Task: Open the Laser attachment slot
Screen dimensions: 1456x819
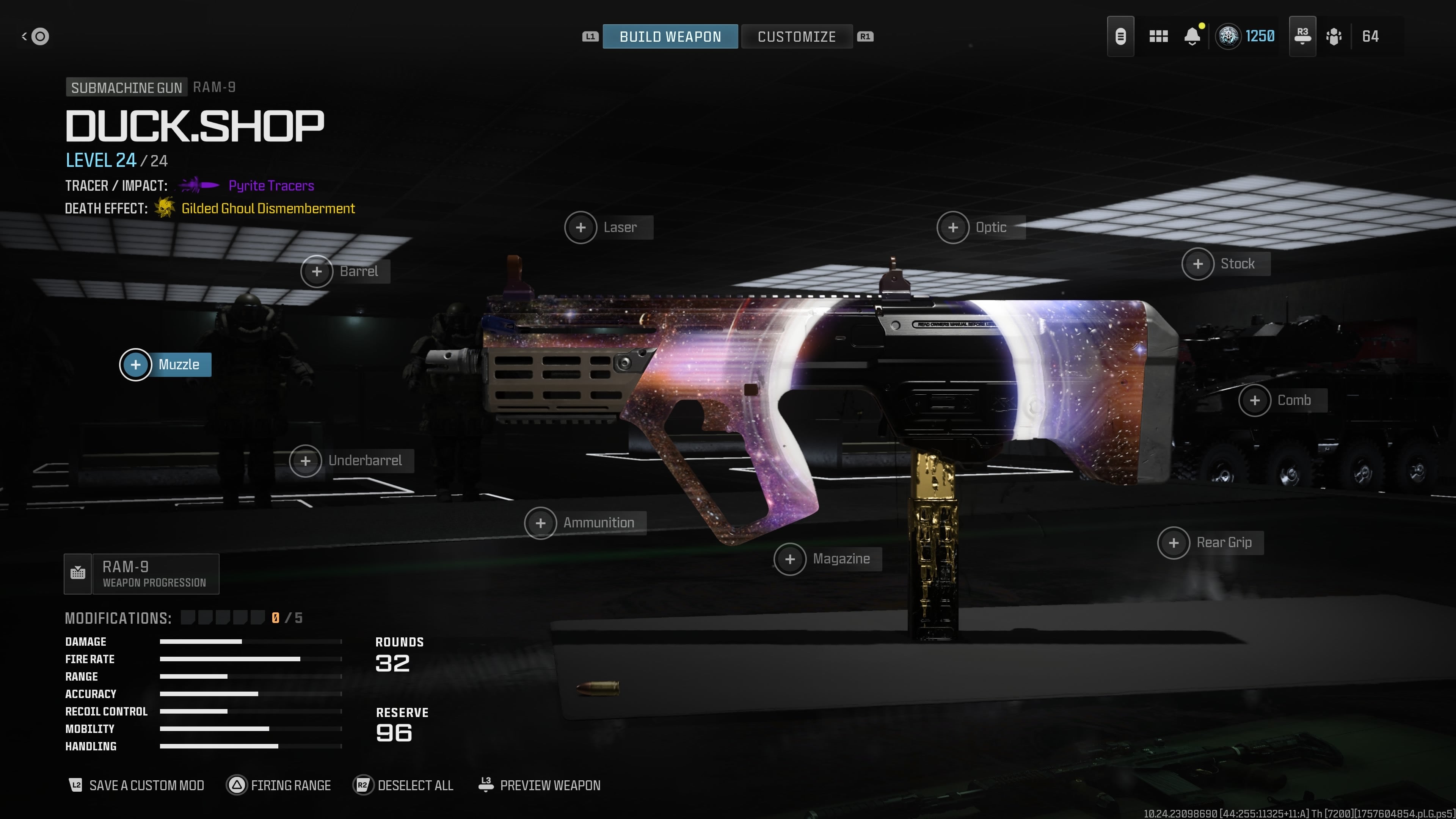Action: 609,227
